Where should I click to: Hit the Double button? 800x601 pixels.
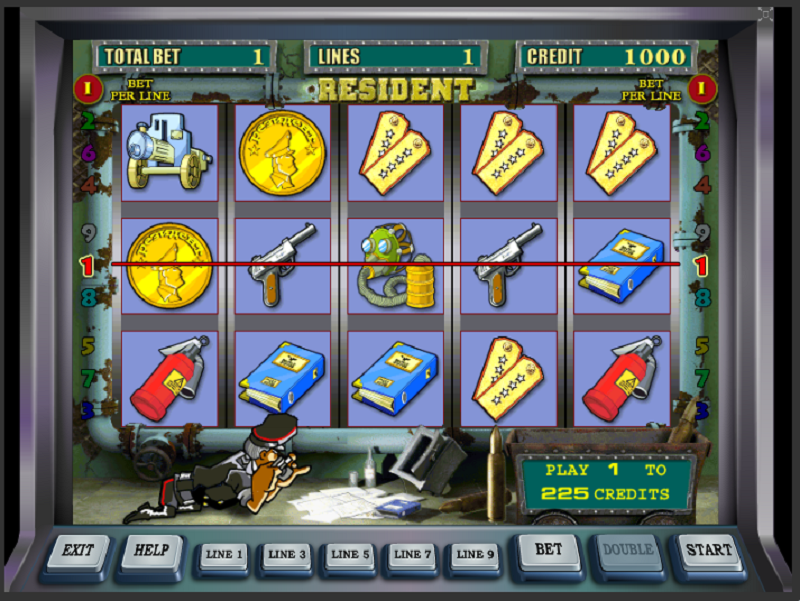[x=629, y=549]
